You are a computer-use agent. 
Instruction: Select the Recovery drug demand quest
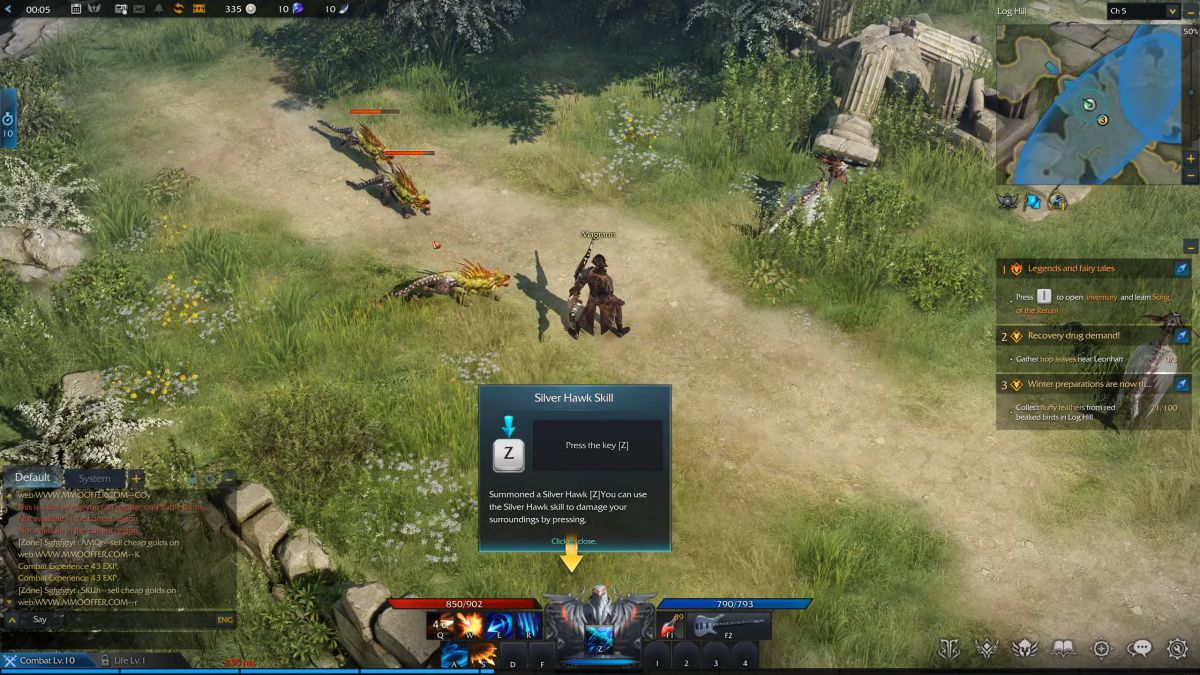click(1073, 336)
